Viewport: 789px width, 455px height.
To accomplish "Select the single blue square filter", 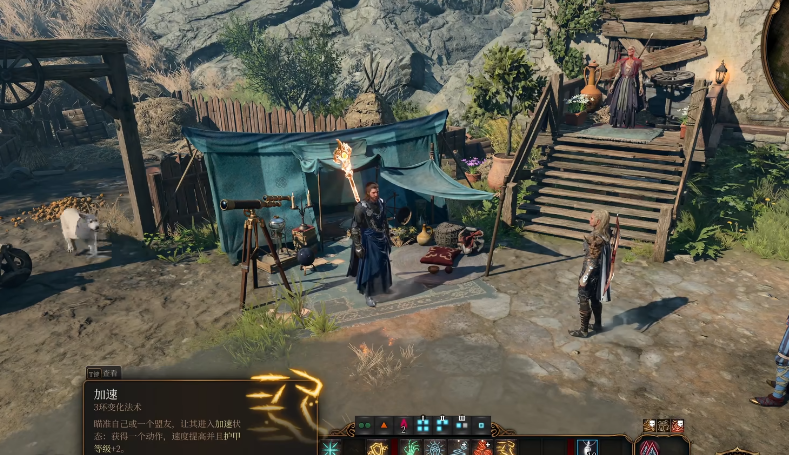I will [481, 424].
